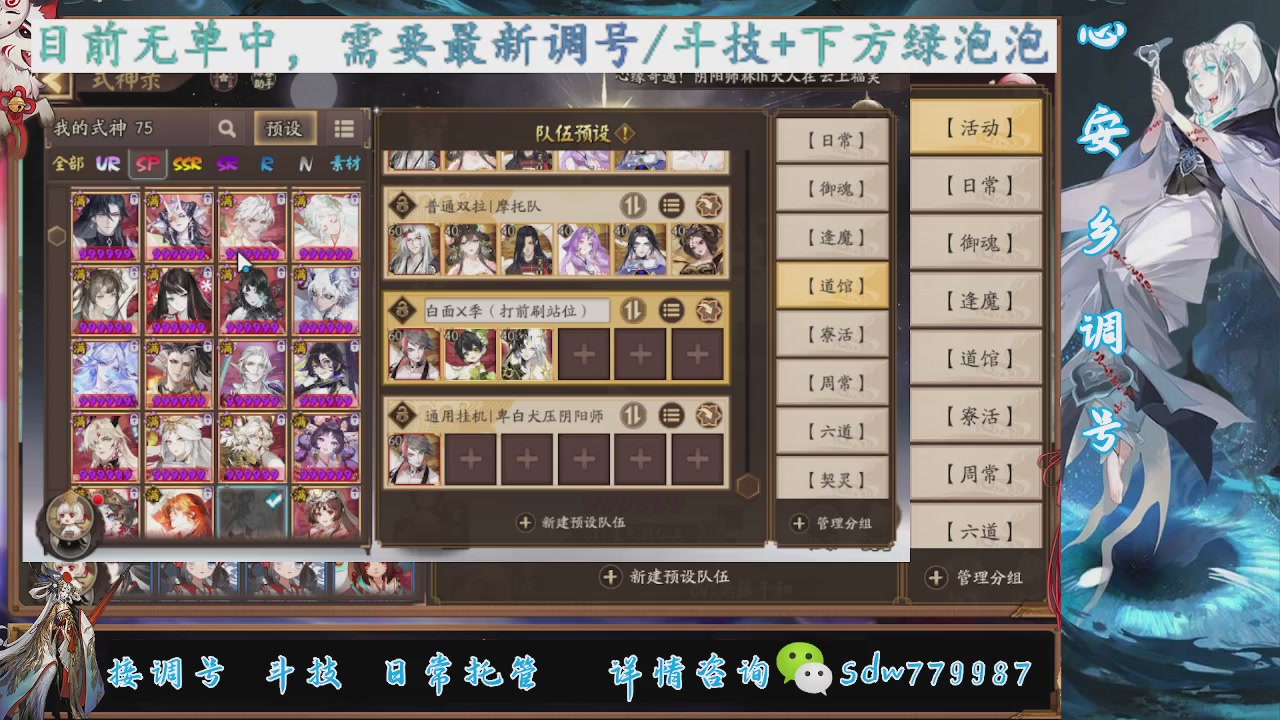Screen dimensions: 1280x720
Task: Open the list view icon beside the 预设 button
Action: point(344,128)
